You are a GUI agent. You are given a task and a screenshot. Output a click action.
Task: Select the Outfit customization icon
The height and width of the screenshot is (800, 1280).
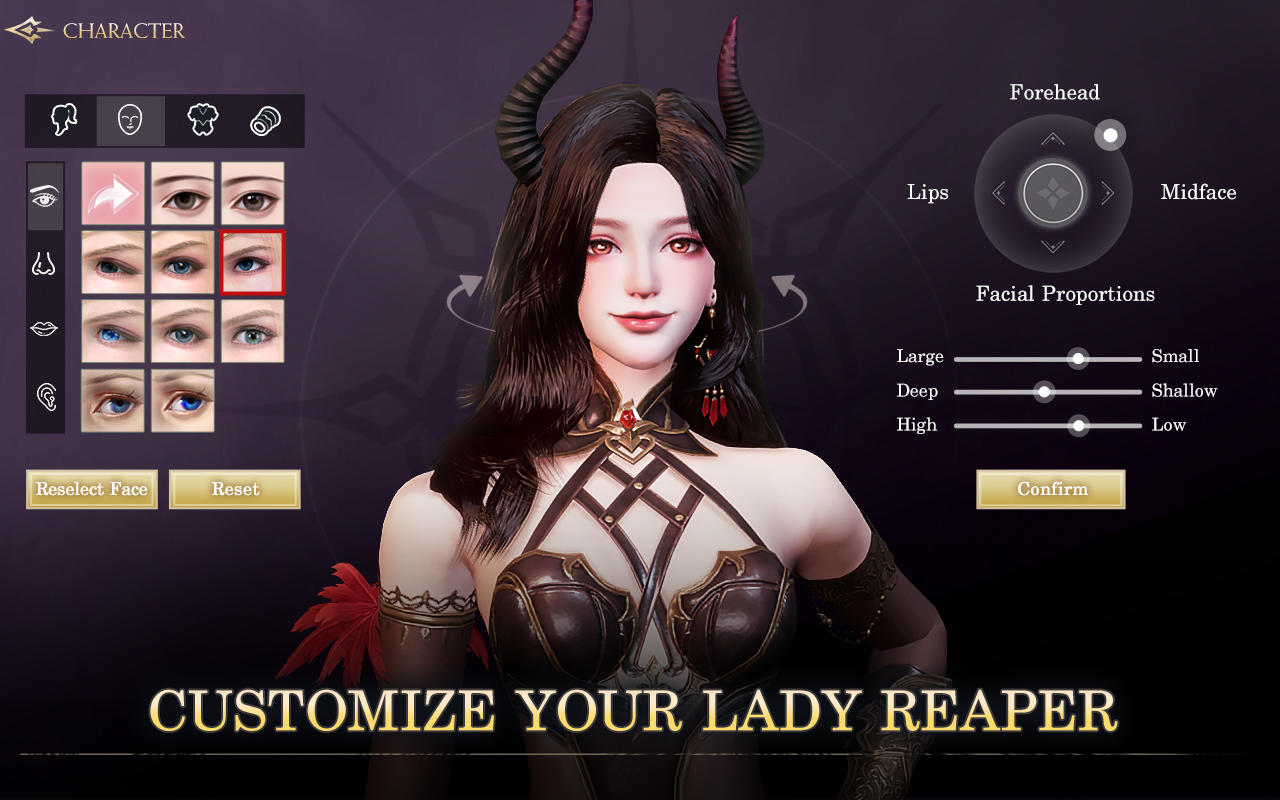(201, 120)
